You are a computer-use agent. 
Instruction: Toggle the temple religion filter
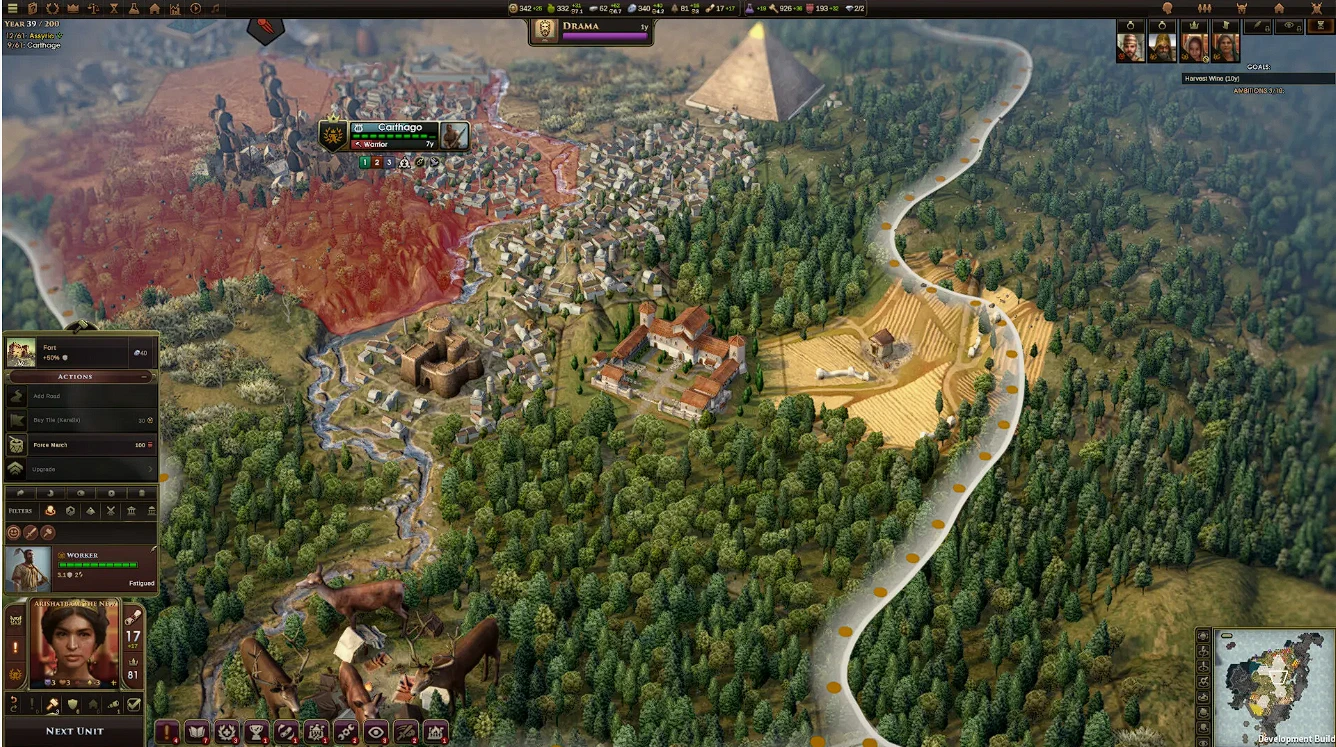click(132, 510)
